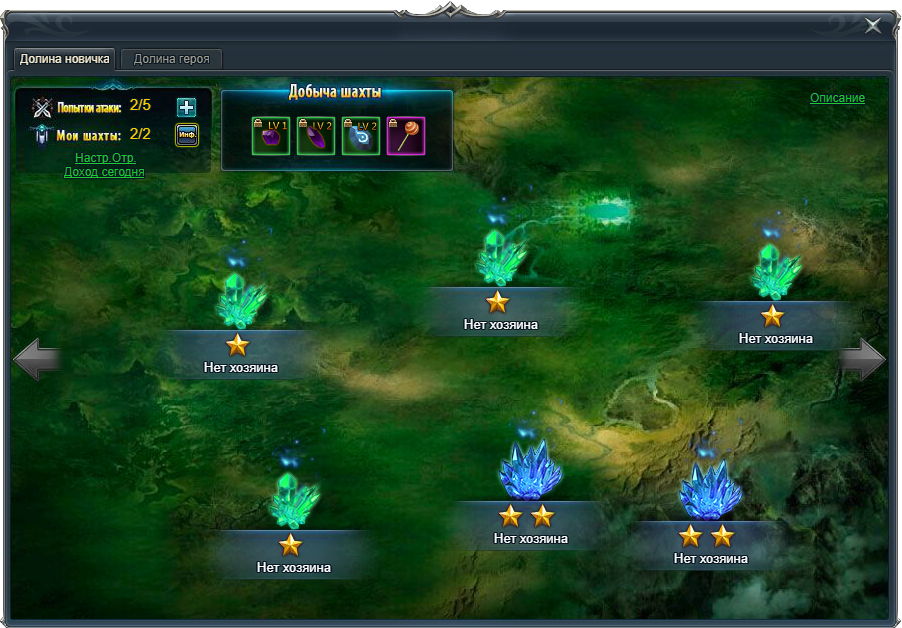Select the lollipop loot icon
The image size is (902, 628).
pos(406,136)
